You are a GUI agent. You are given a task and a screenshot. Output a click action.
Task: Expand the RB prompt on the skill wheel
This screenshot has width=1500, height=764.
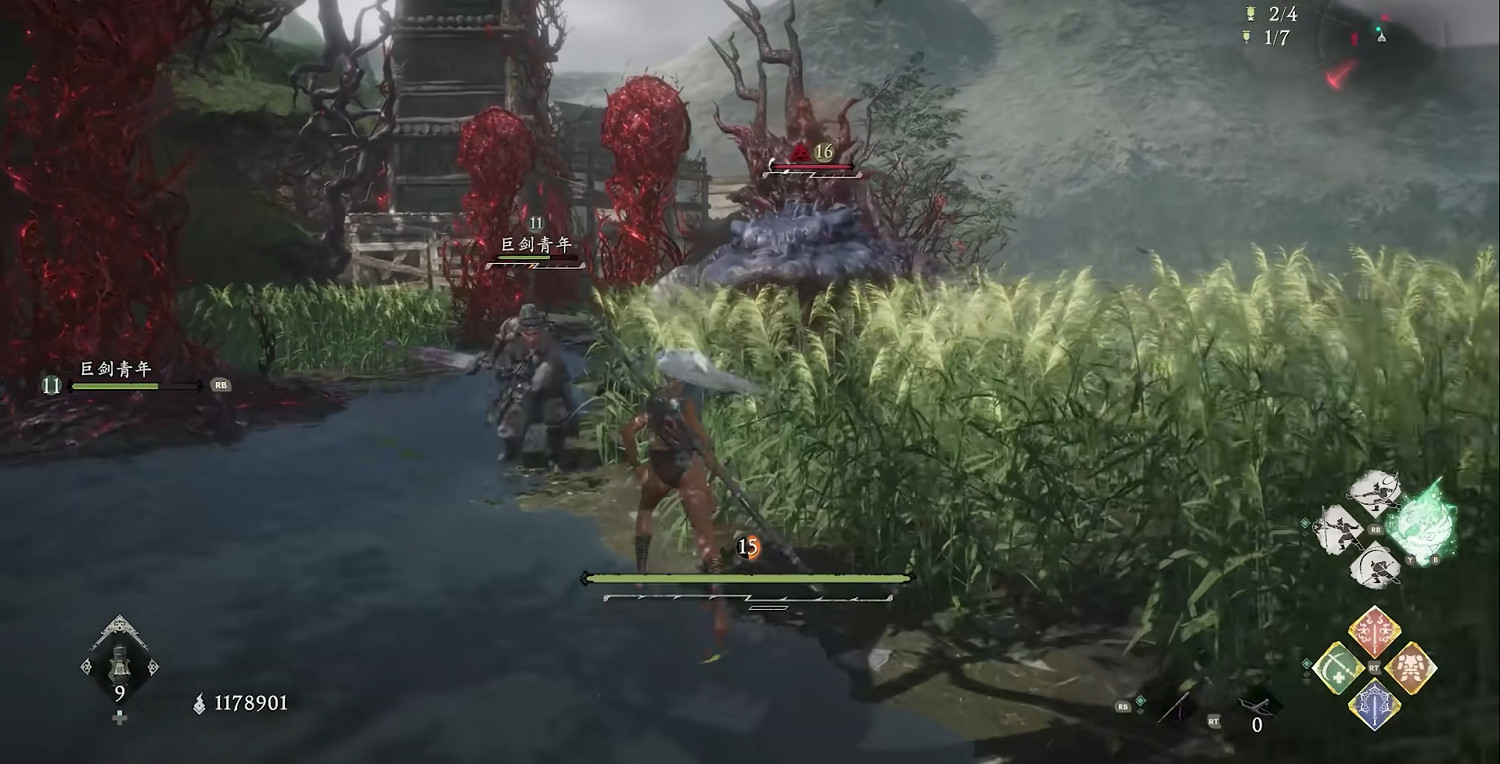(1375, 530)
